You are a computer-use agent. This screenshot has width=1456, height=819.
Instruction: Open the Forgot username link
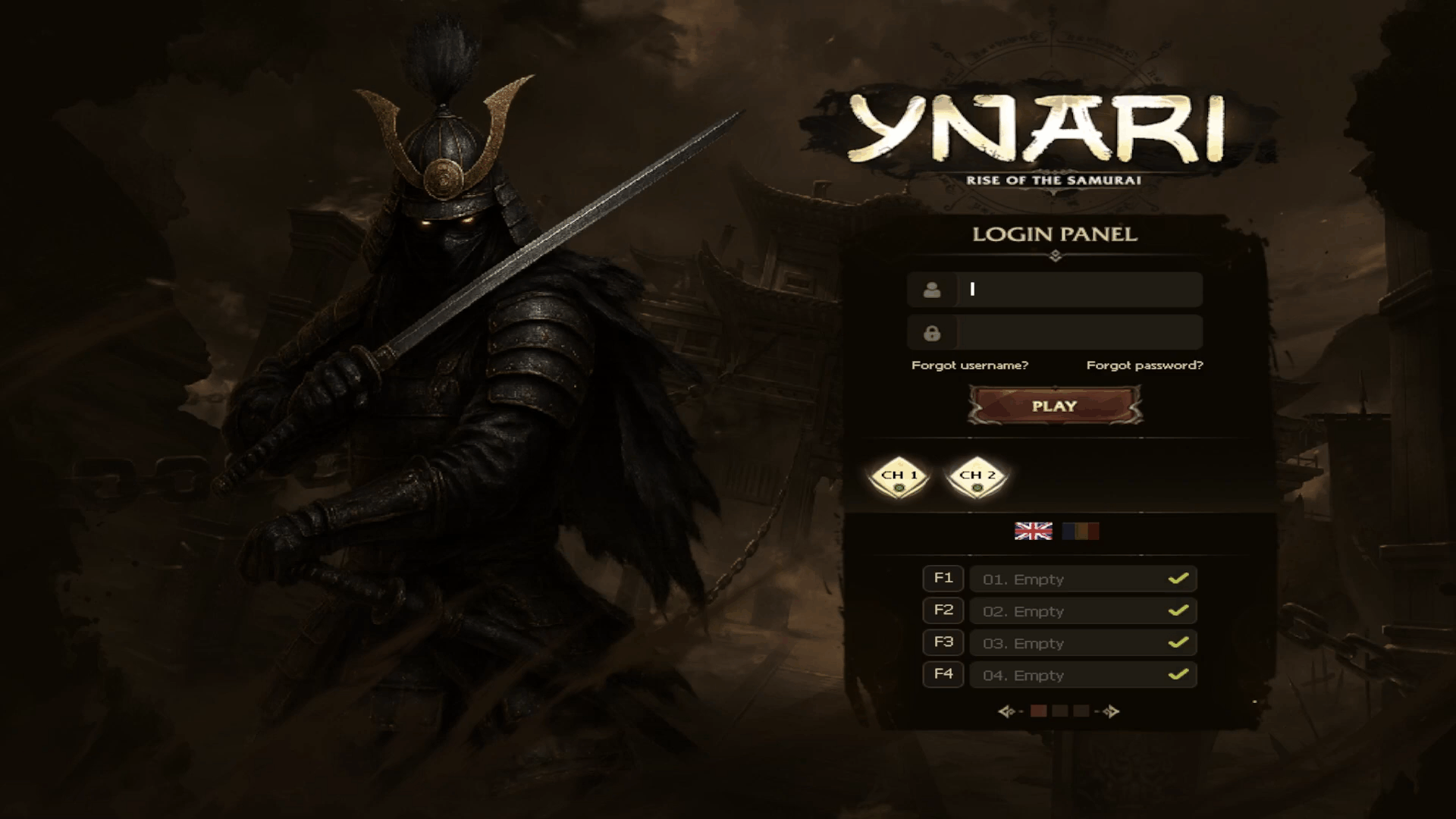point(969,366)
